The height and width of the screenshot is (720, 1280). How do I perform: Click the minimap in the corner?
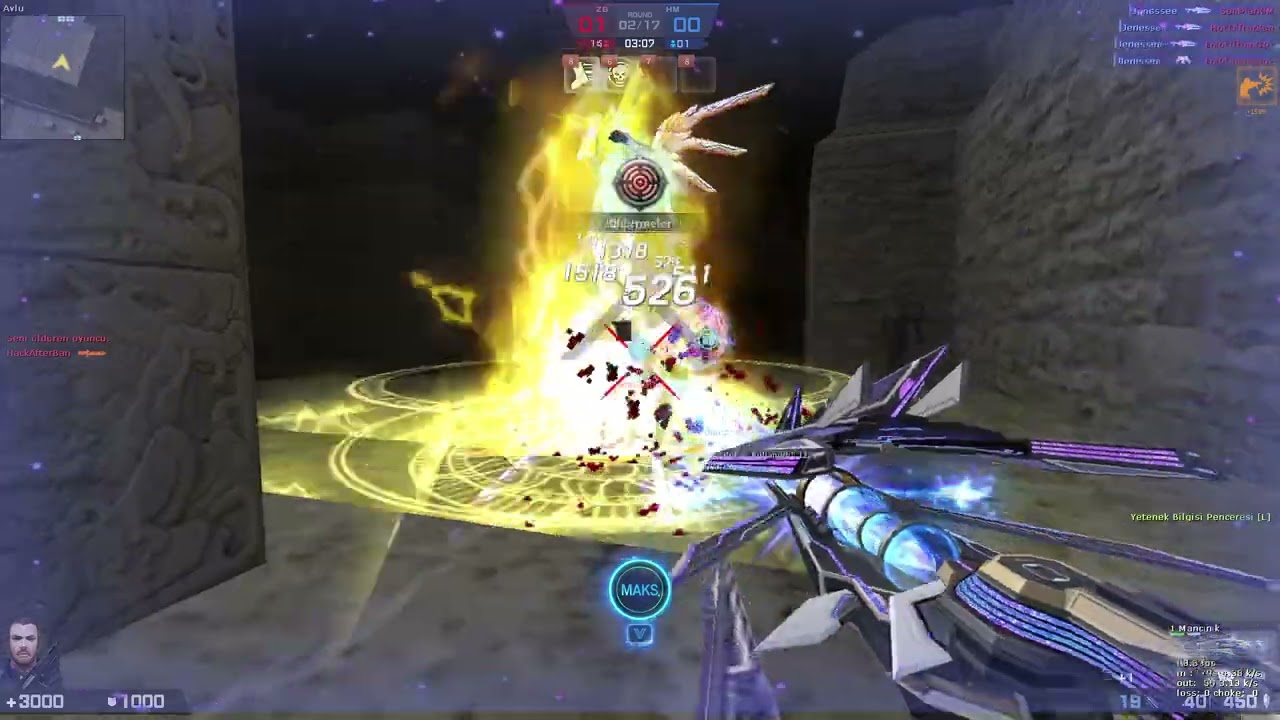pyautogui.click(x=62, y=75)
